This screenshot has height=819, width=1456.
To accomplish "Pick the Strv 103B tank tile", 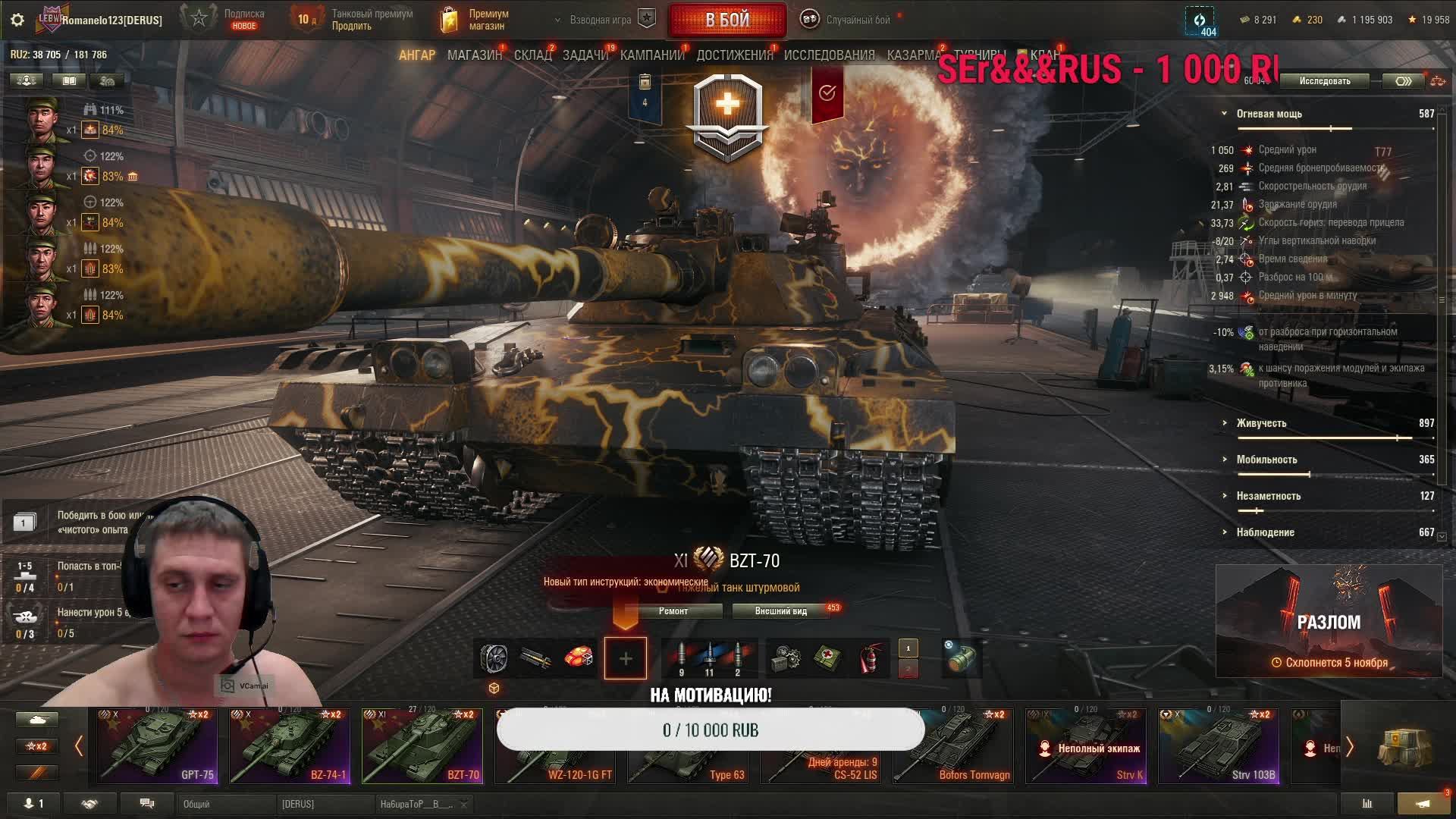I will click(1219, 746).
